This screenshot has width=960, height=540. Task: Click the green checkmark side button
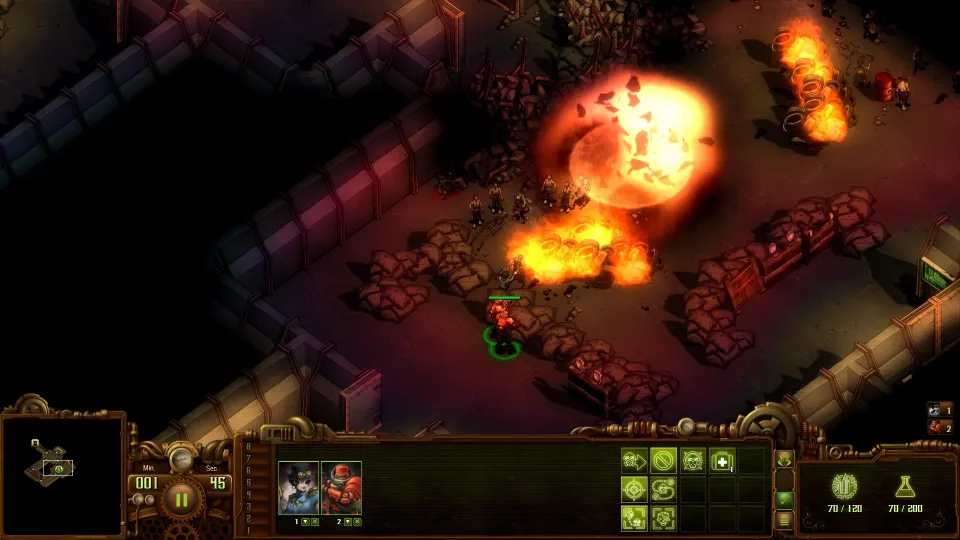pyautogui.click(x=785, y=499)
